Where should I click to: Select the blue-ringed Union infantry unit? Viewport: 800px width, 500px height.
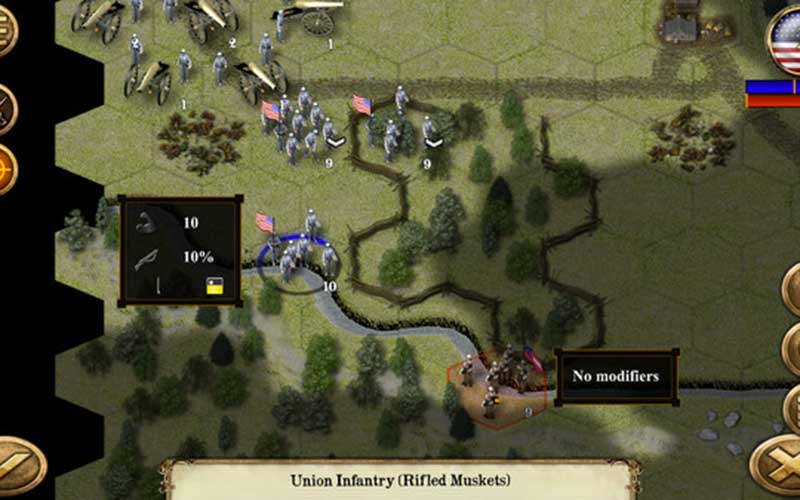point(299,256)
